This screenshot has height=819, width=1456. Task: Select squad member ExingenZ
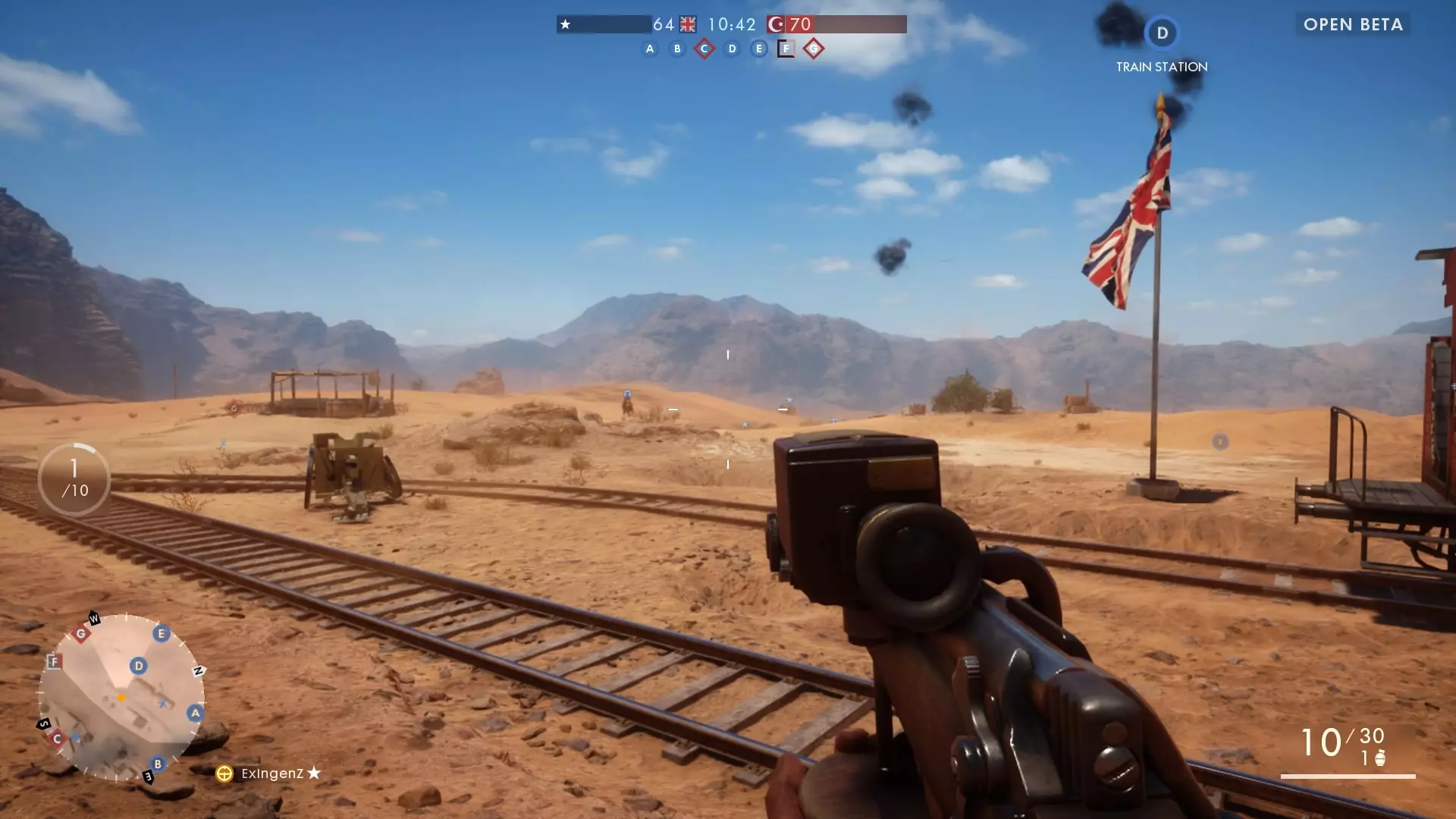271,773
